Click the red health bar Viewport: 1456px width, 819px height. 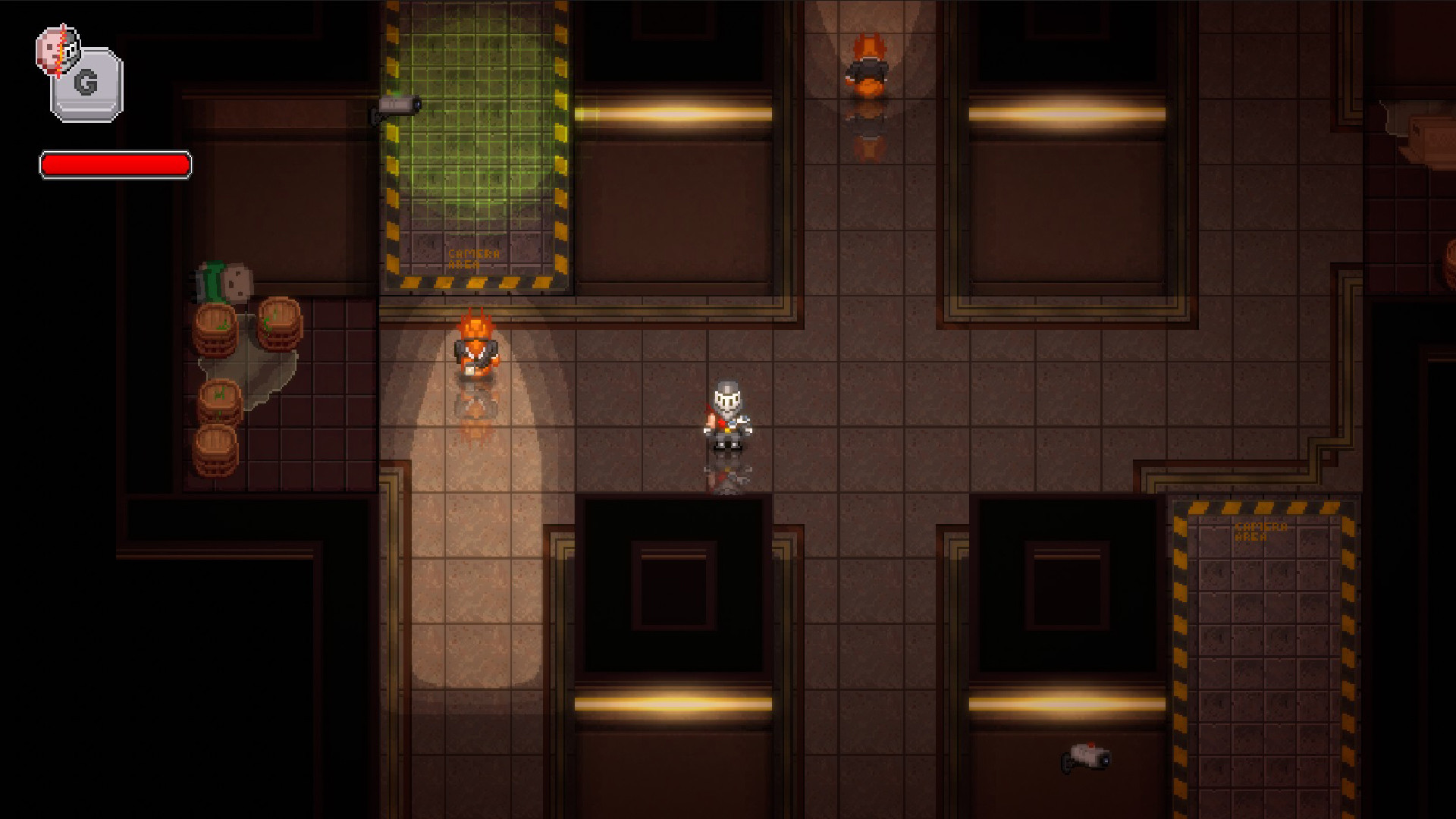click(115, 164)
